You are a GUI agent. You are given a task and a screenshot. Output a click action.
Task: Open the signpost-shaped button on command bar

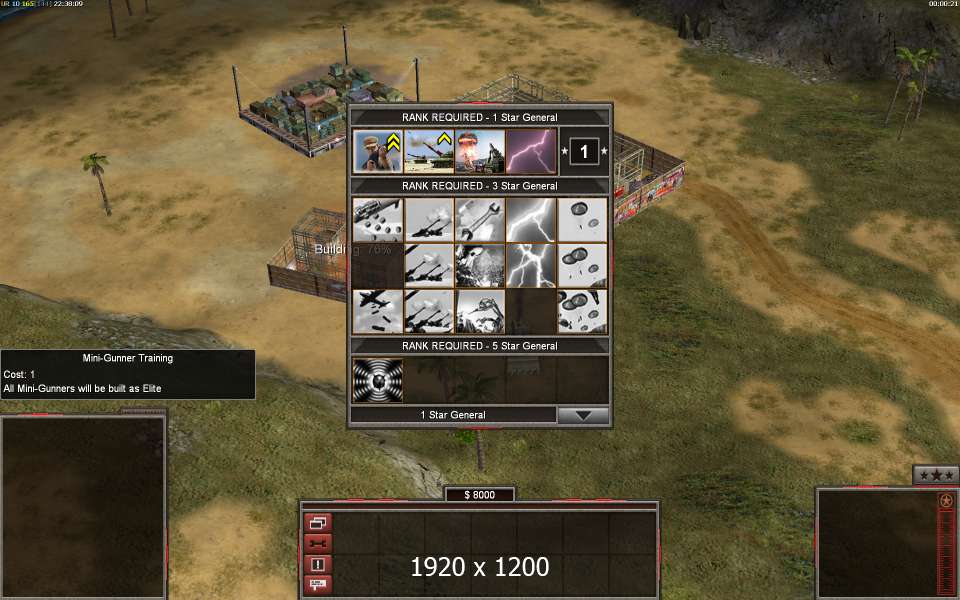318,584
